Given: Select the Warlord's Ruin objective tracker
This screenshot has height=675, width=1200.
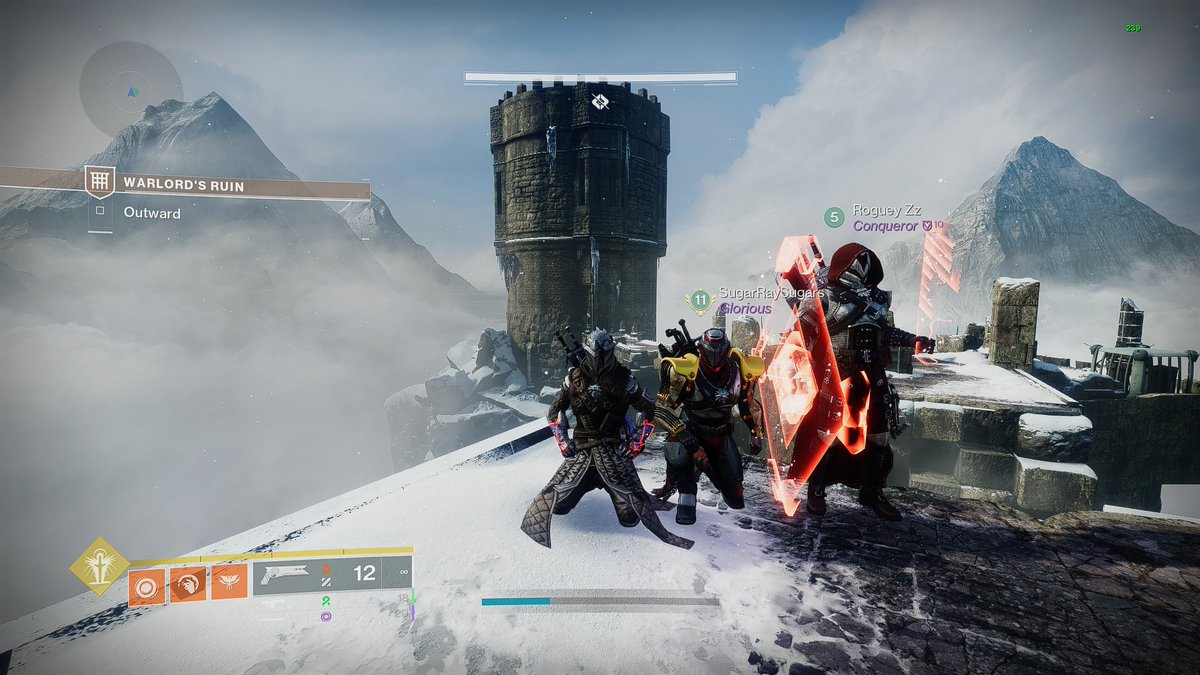Looking at the screenshot, I should pyautogui.click(x=185, y=185).
